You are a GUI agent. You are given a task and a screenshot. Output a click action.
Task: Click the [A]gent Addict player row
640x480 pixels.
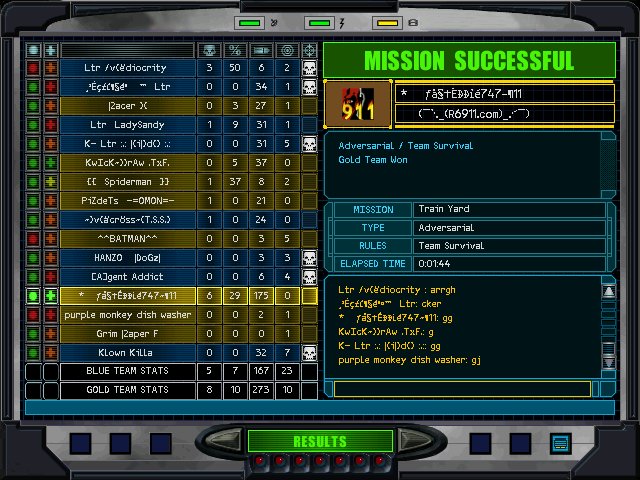[126, 277]
